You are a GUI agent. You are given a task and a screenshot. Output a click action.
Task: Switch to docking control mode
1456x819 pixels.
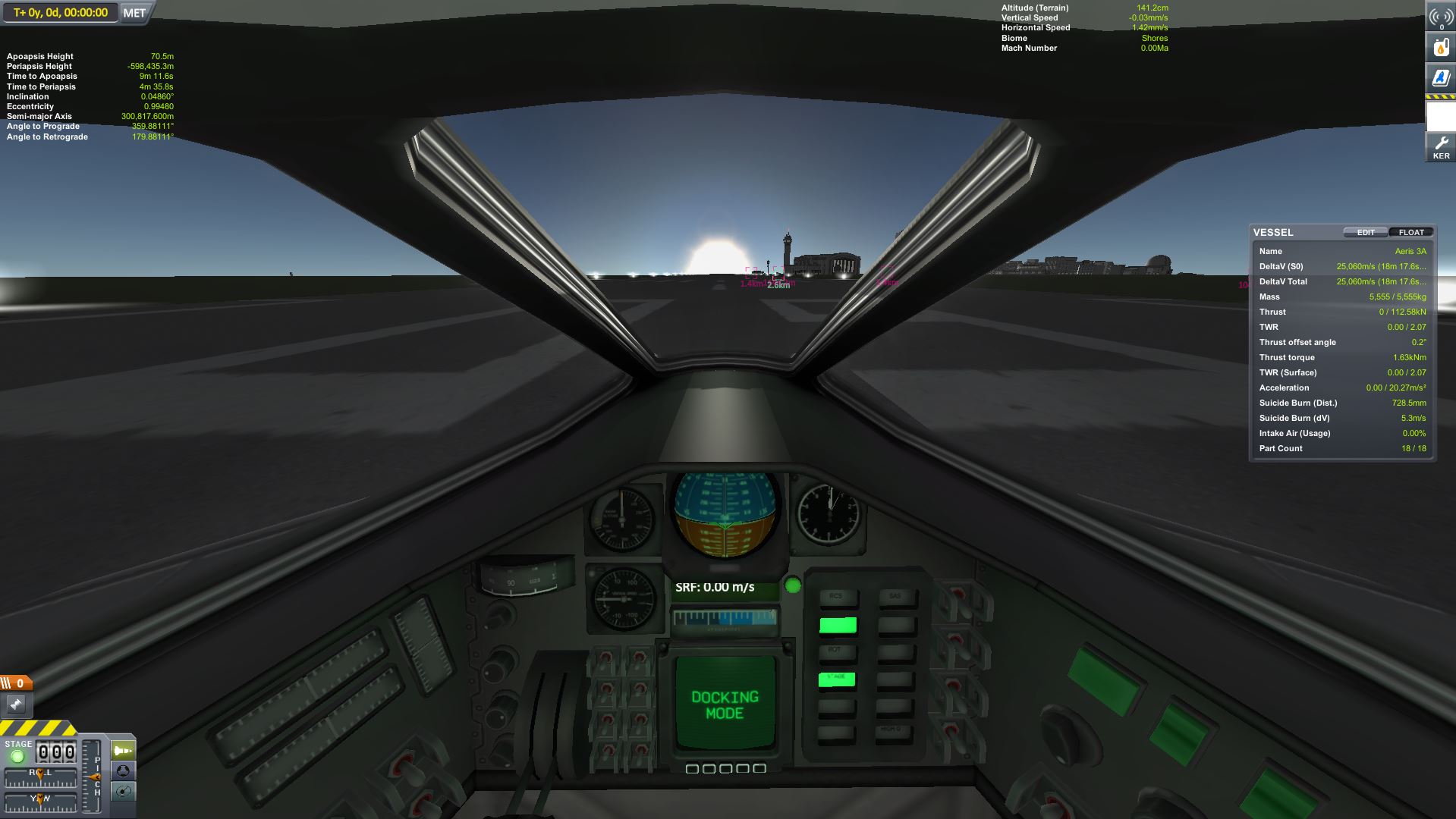[x=123, y=771]
